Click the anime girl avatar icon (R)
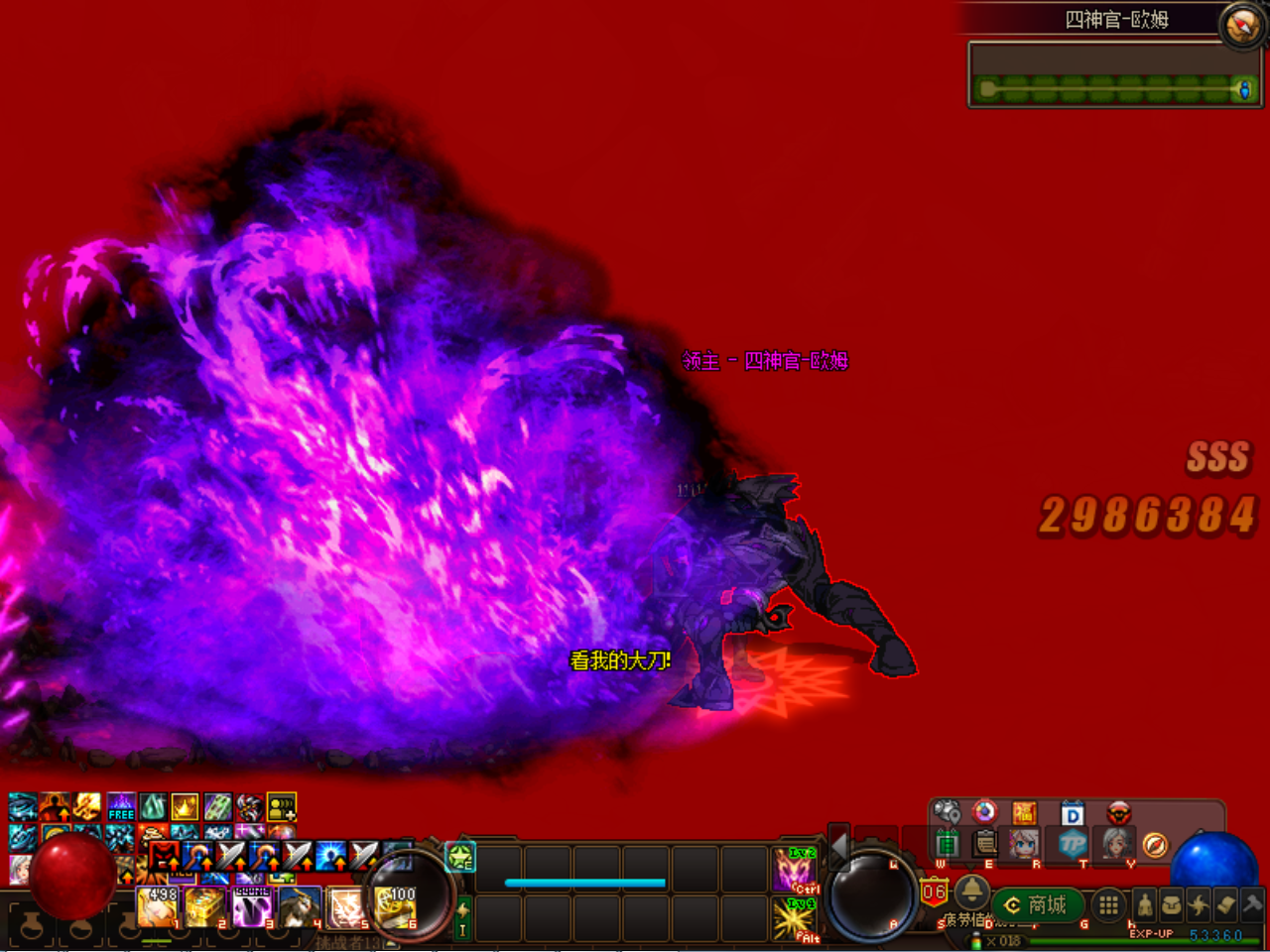The height and width of the screenshot is (952, 1270). [1025, 843]
